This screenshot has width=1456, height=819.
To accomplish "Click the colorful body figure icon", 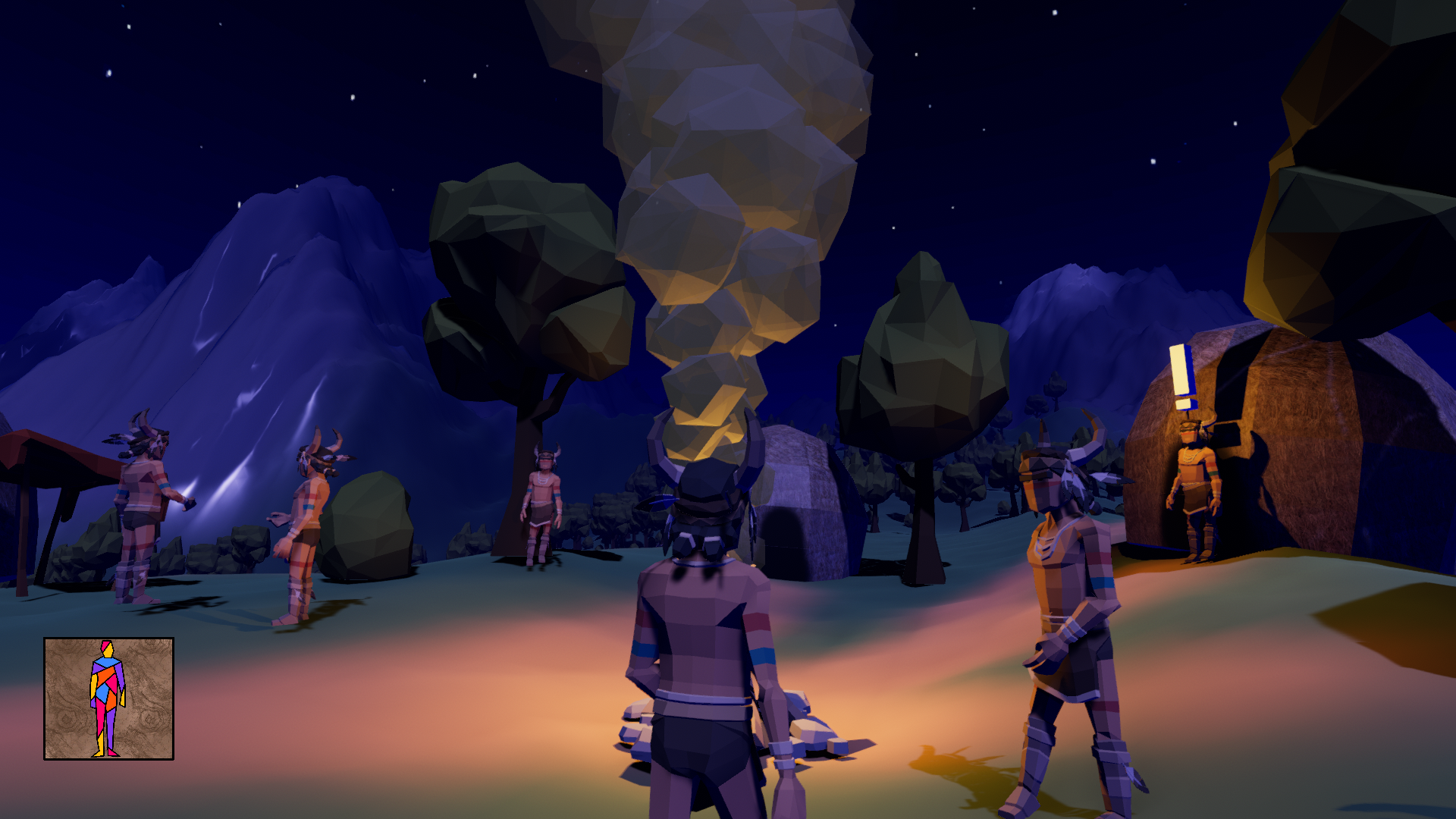I will point(108,698).
